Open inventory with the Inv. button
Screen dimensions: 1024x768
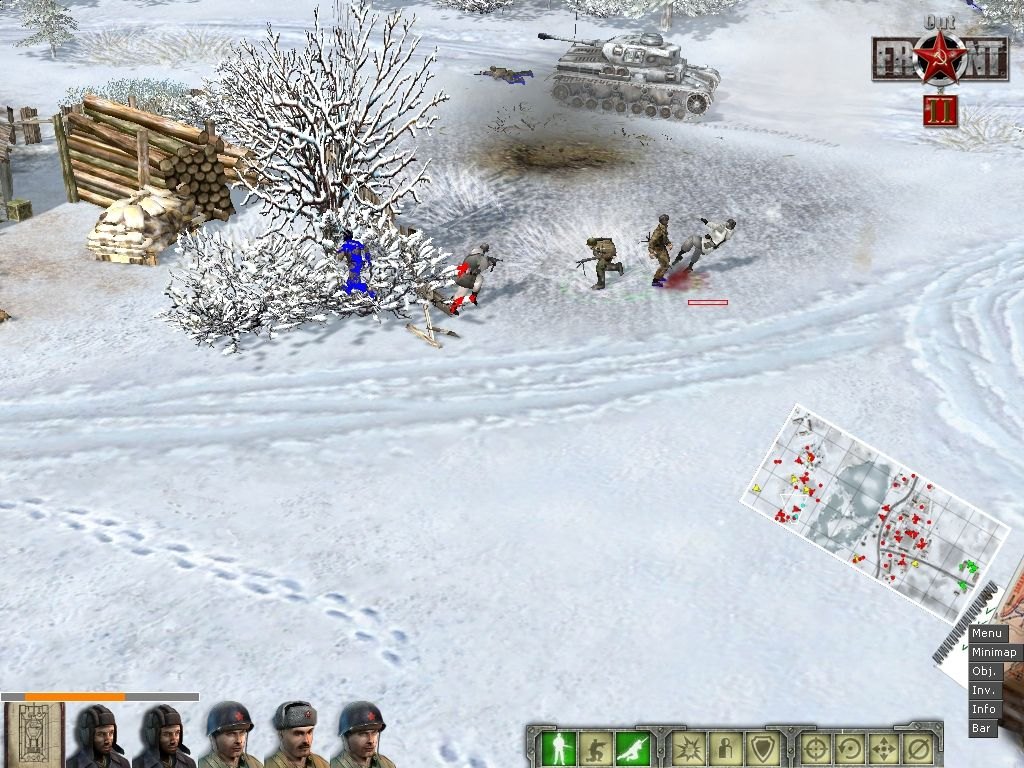coord(984,690)
